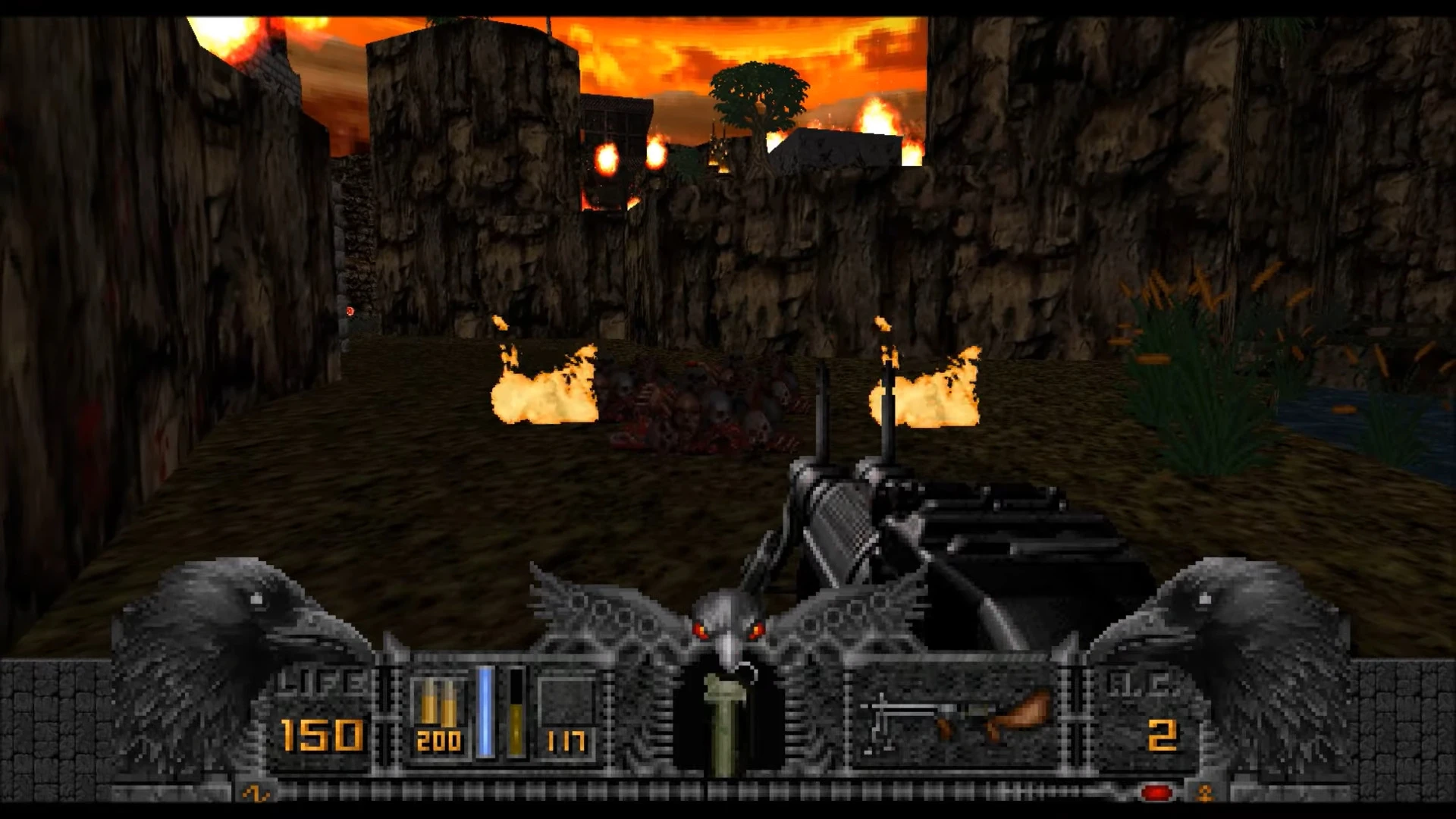Click the small golden ankh icon
Screen dimensions: 1456x819
click(x=1204, y=793)
